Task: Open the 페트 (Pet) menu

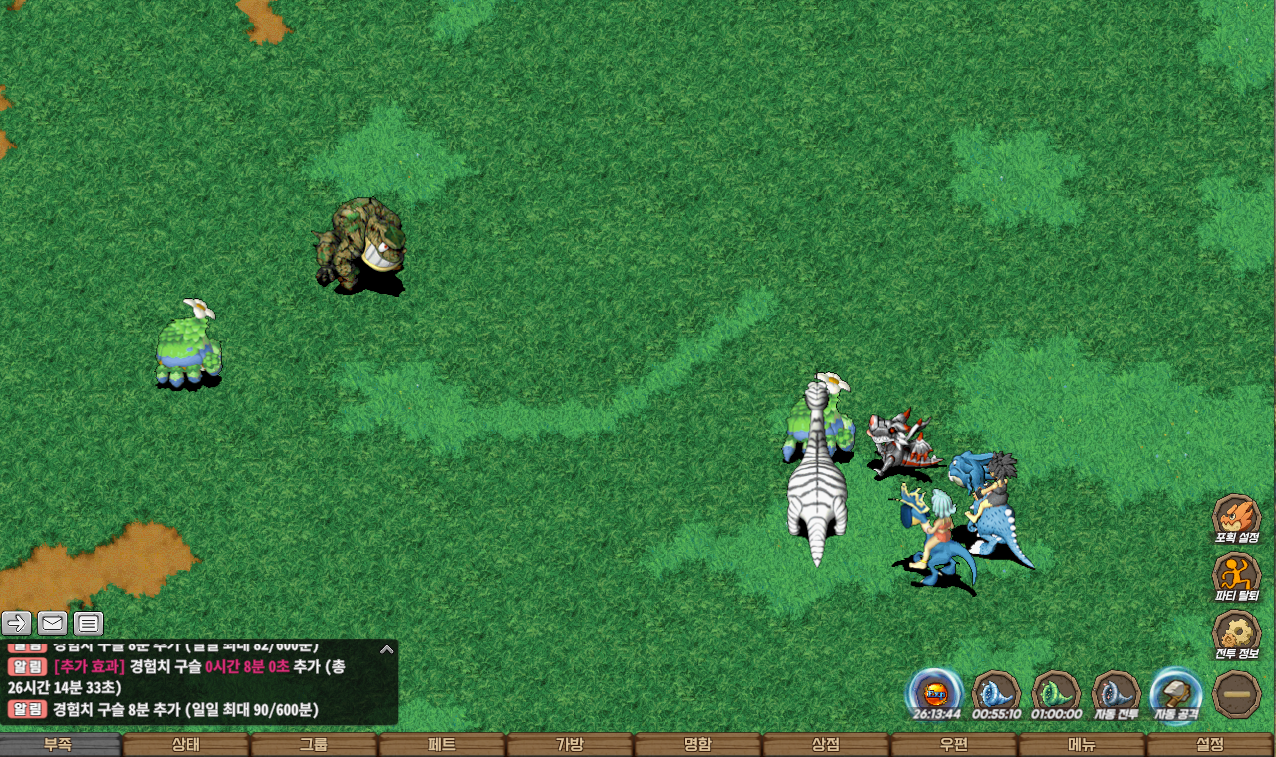Action: pyautogui.click(x=442, y=745)
